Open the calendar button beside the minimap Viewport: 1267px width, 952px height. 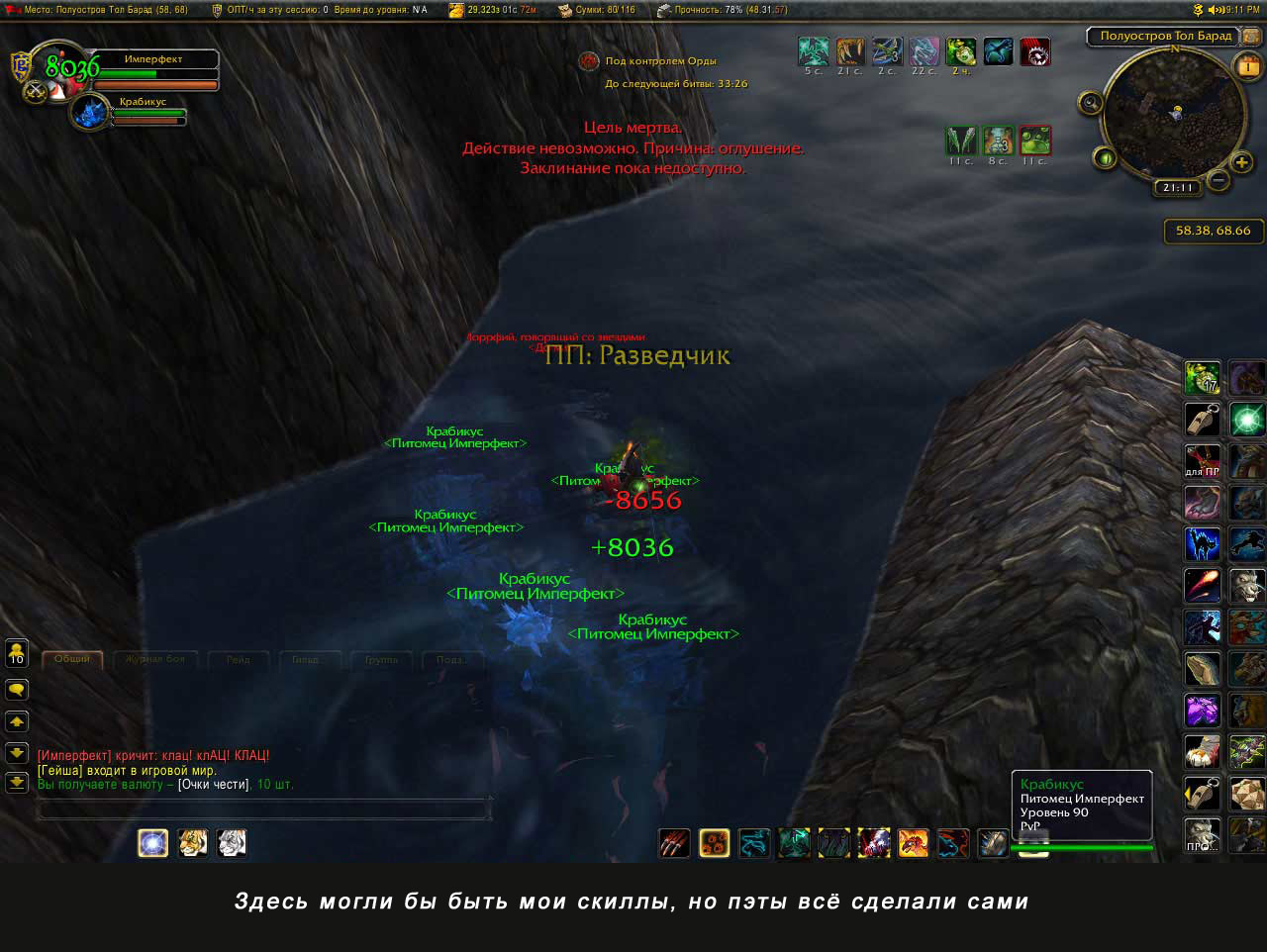[1247, 67]
